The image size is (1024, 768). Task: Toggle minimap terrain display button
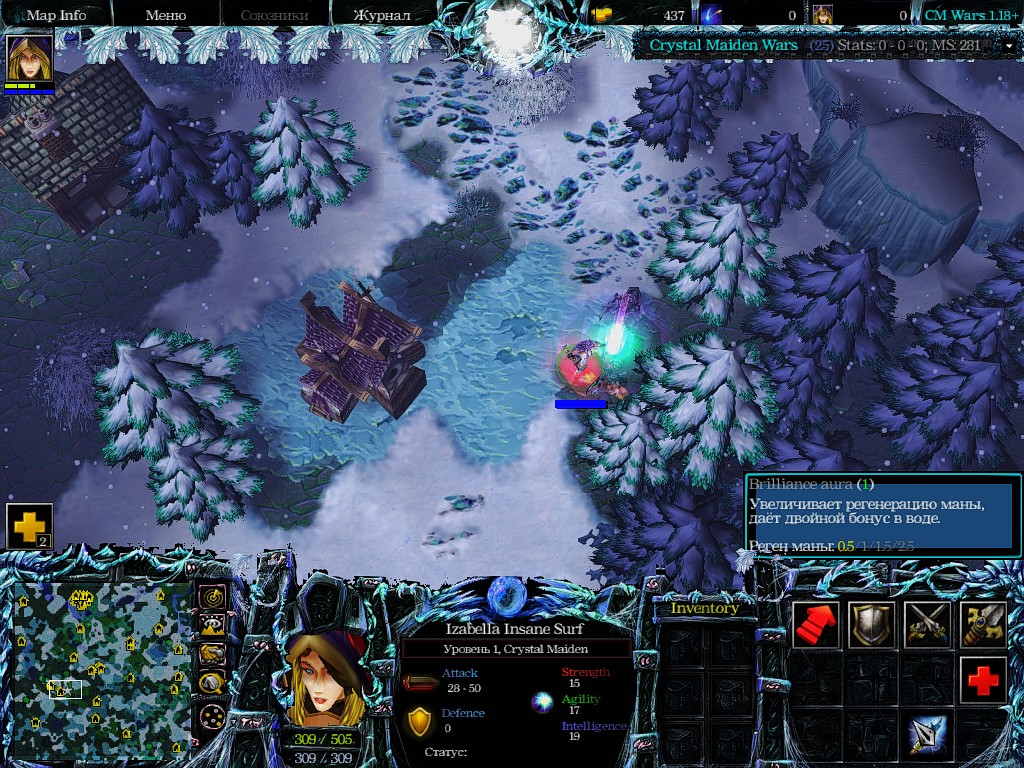212,626
